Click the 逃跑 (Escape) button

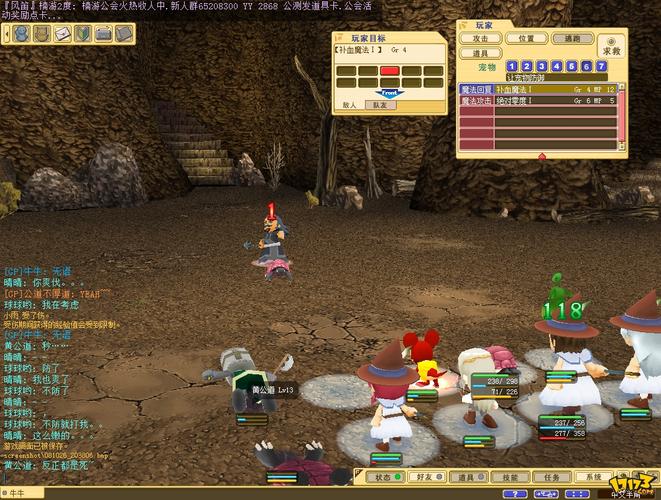(572, 38)
